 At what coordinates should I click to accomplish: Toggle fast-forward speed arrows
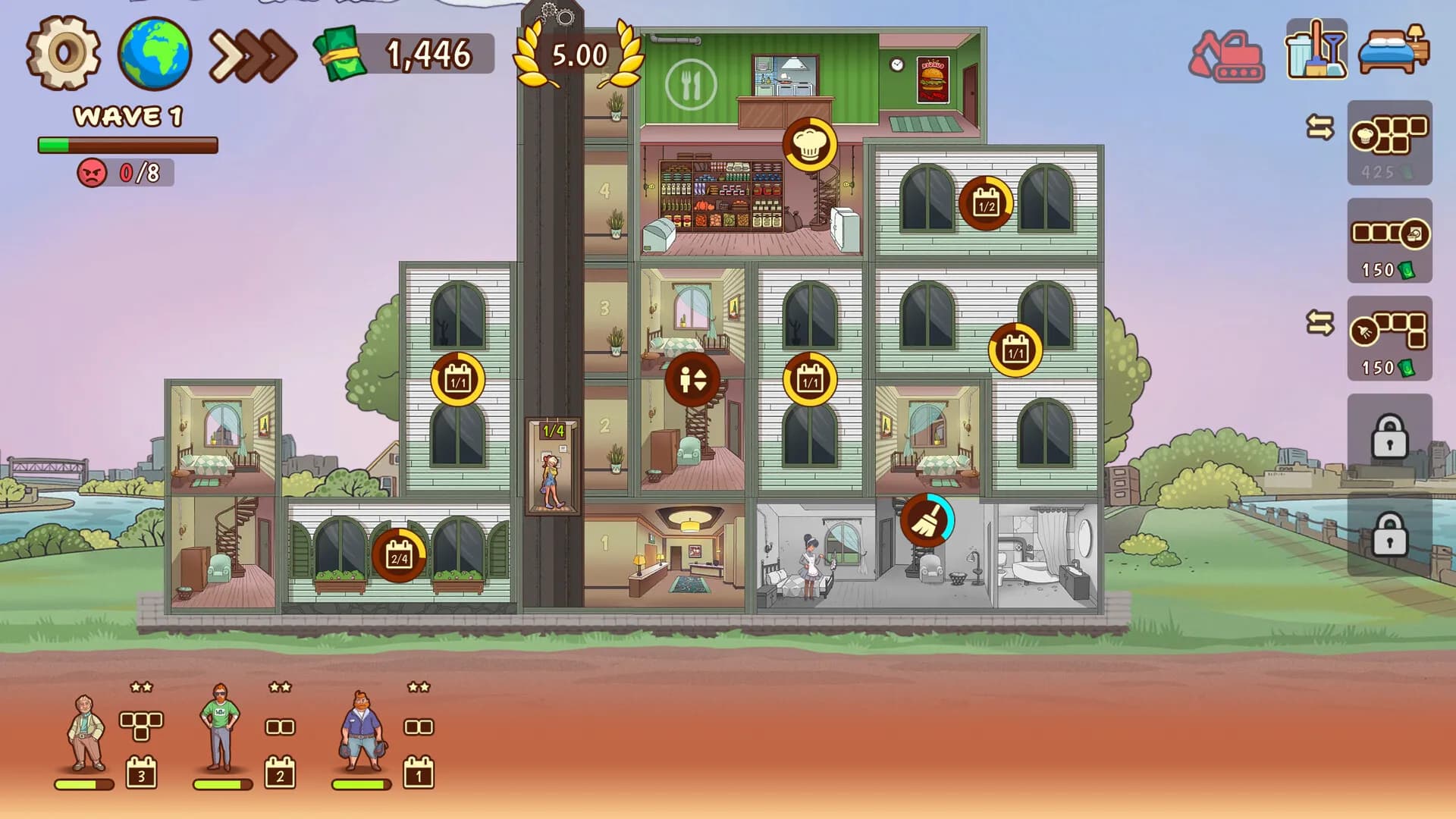[253, 55]
